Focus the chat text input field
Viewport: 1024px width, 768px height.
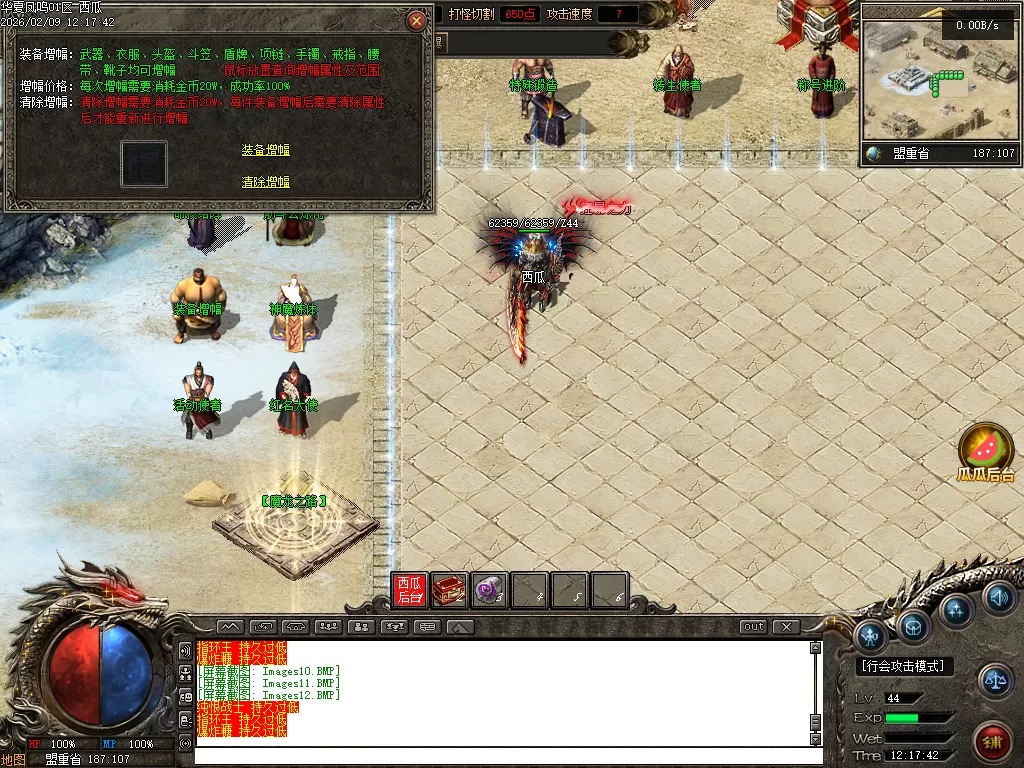[500, 754]
